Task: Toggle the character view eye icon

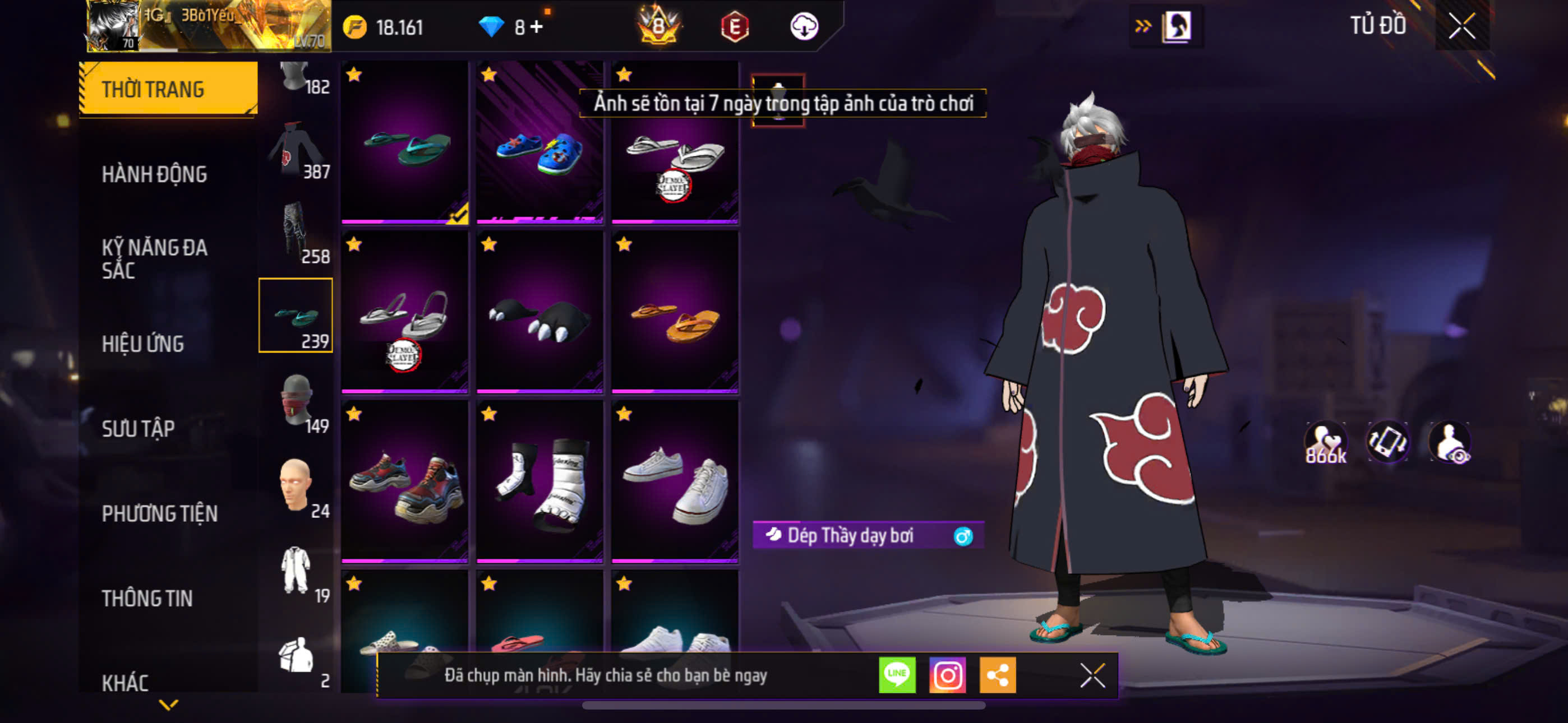Action: 1450,442
